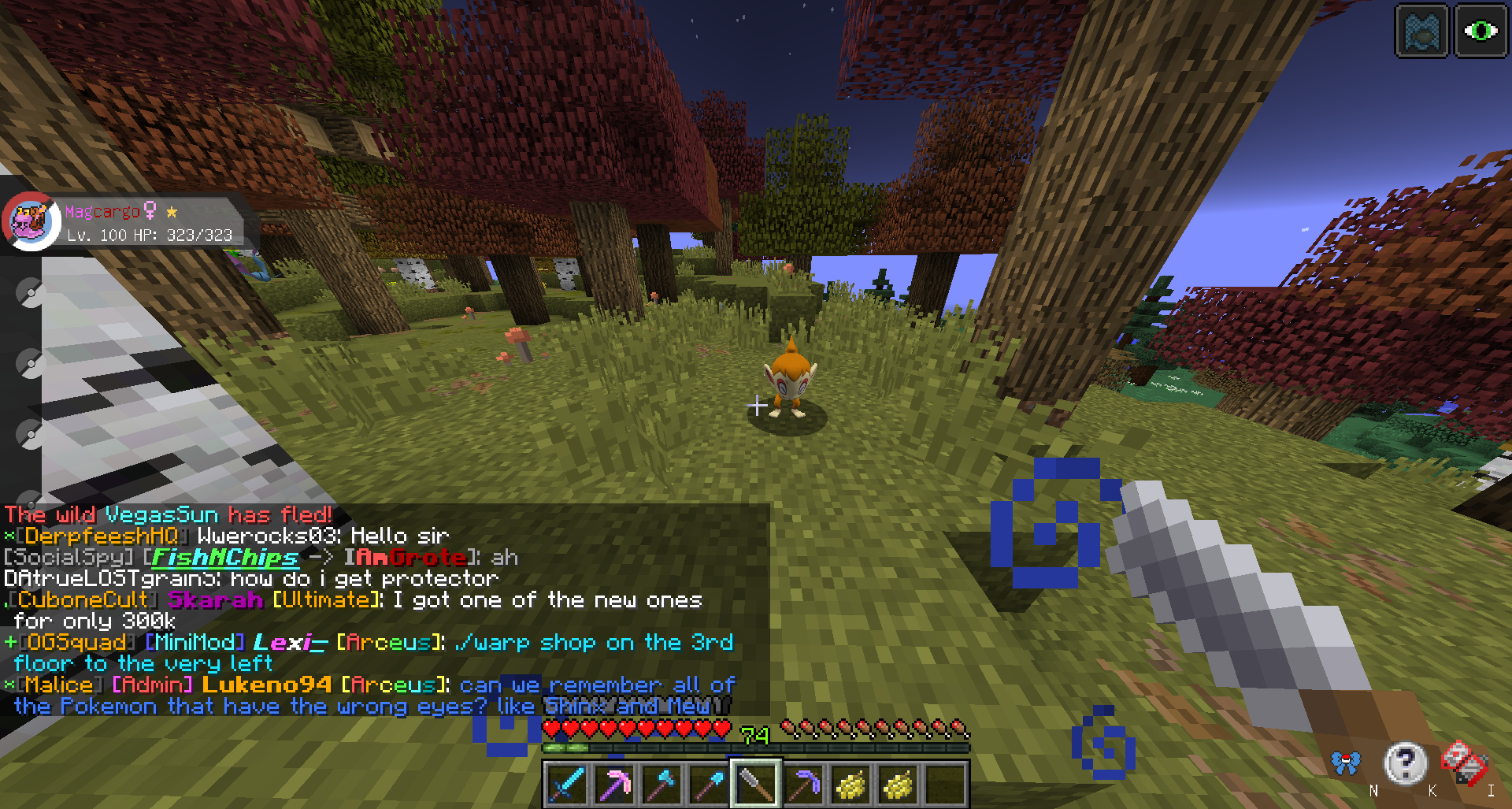Image resolution: width=1512 pixels, height=809 pixels.
Task: Click FishNChips name in the chat
Action: coord(224,558)
